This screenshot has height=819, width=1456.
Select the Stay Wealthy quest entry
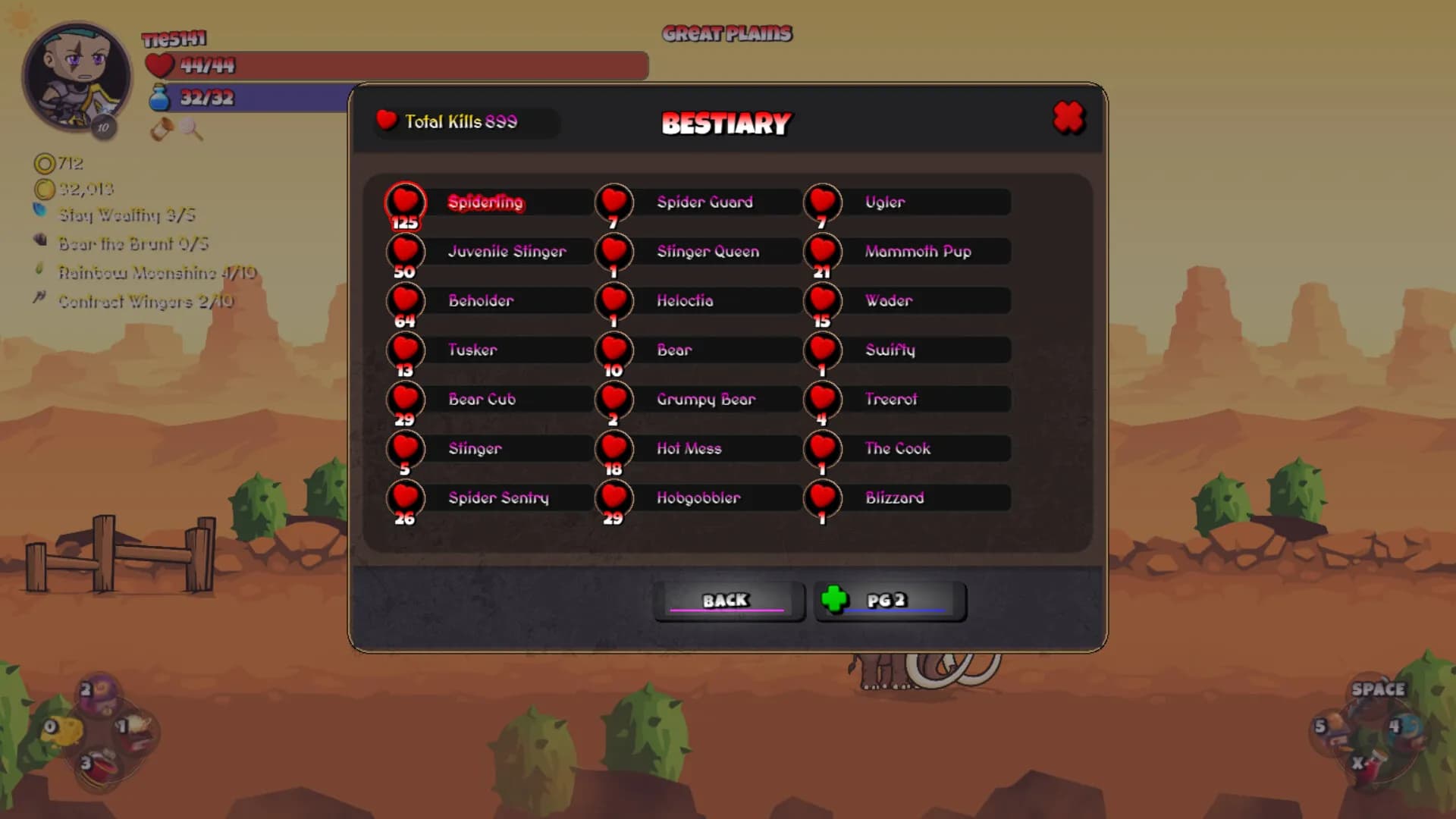click(125, 216)
